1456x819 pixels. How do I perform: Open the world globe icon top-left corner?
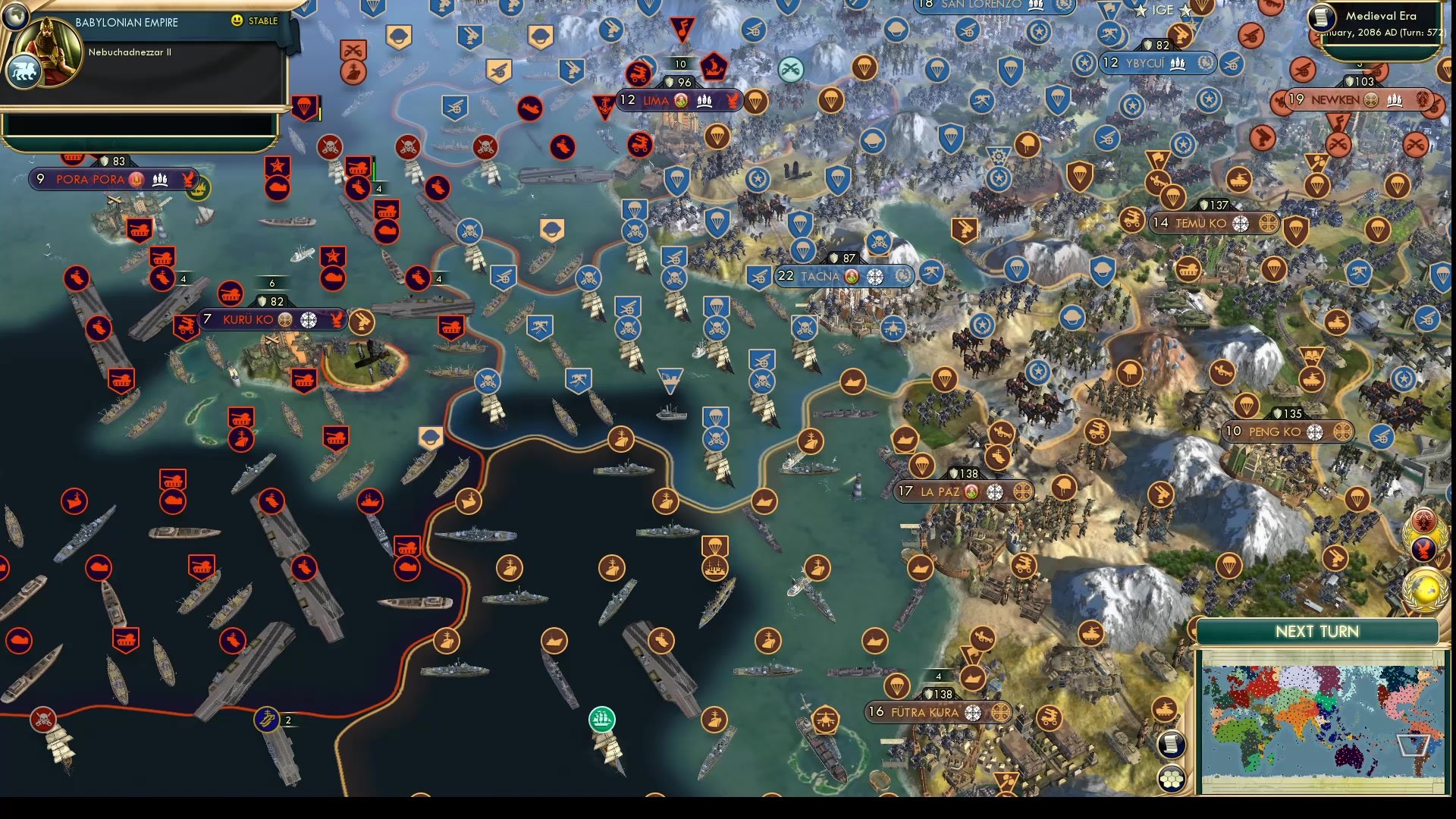point(15,17)
